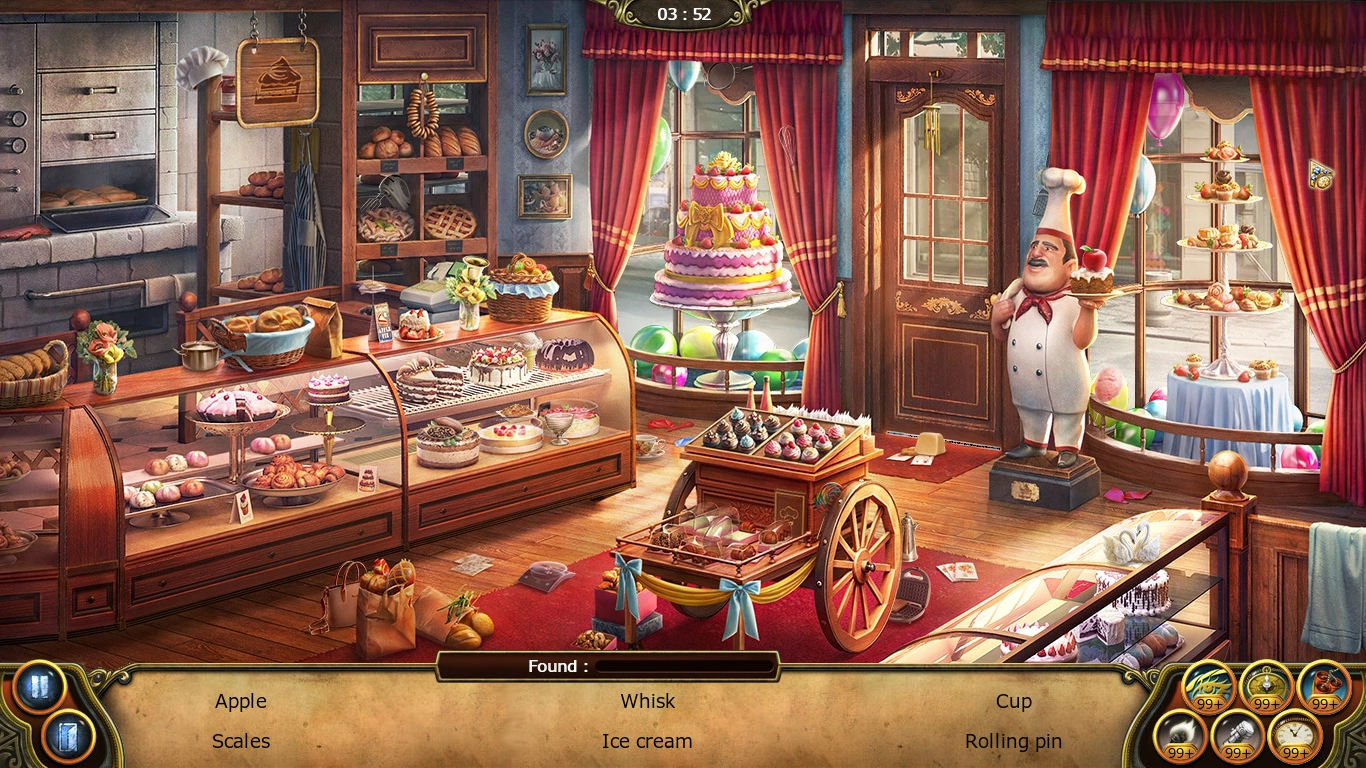The image size is (1366, 768).
Task: Activate the white flame torch tool
Action: coord(1180,737)
